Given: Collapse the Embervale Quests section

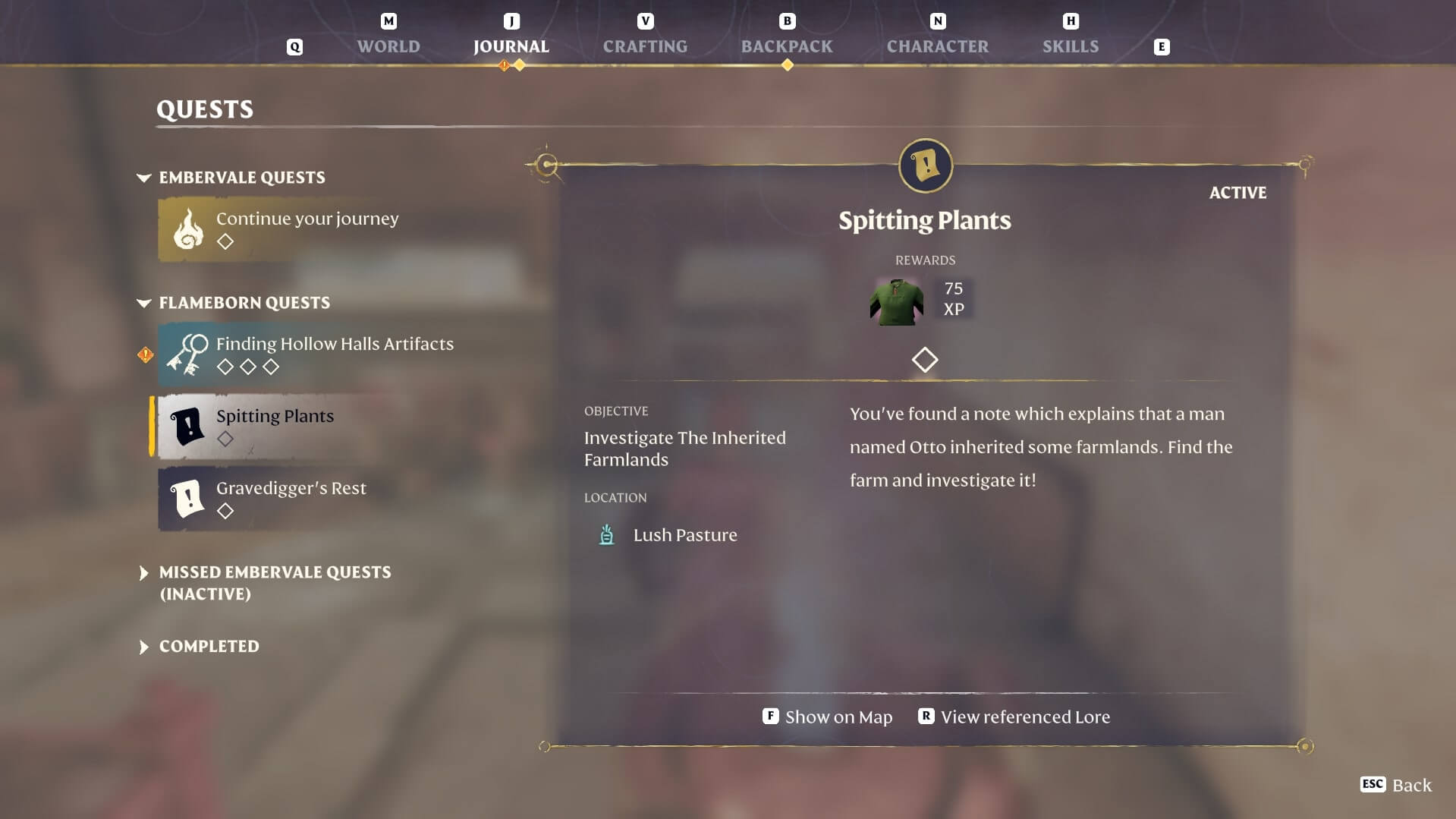Looking at the screenshot, I should click(x=143, y=178).
